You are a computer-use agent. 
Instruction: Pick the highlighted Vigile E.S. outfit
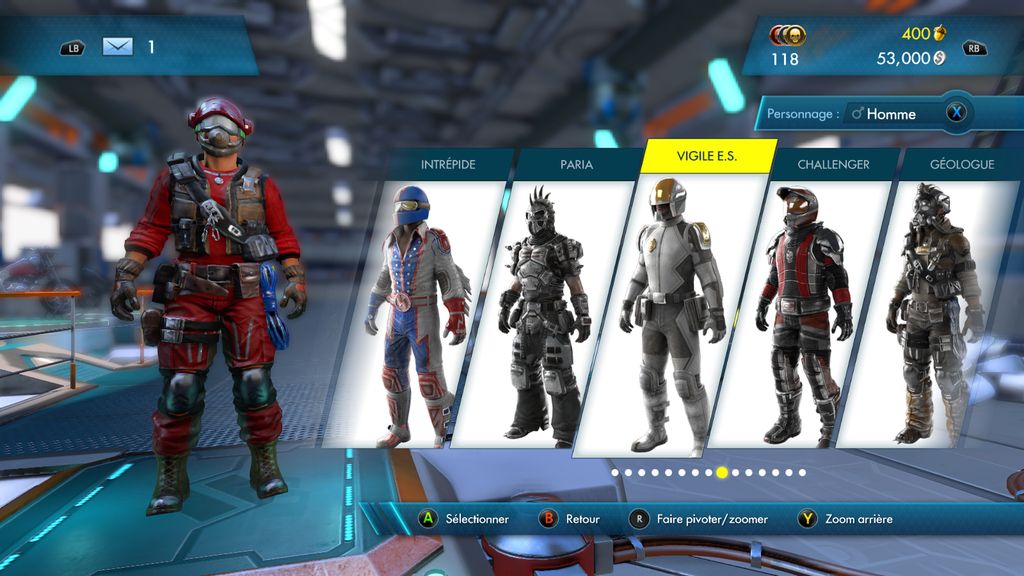click(x=672, y=310)
